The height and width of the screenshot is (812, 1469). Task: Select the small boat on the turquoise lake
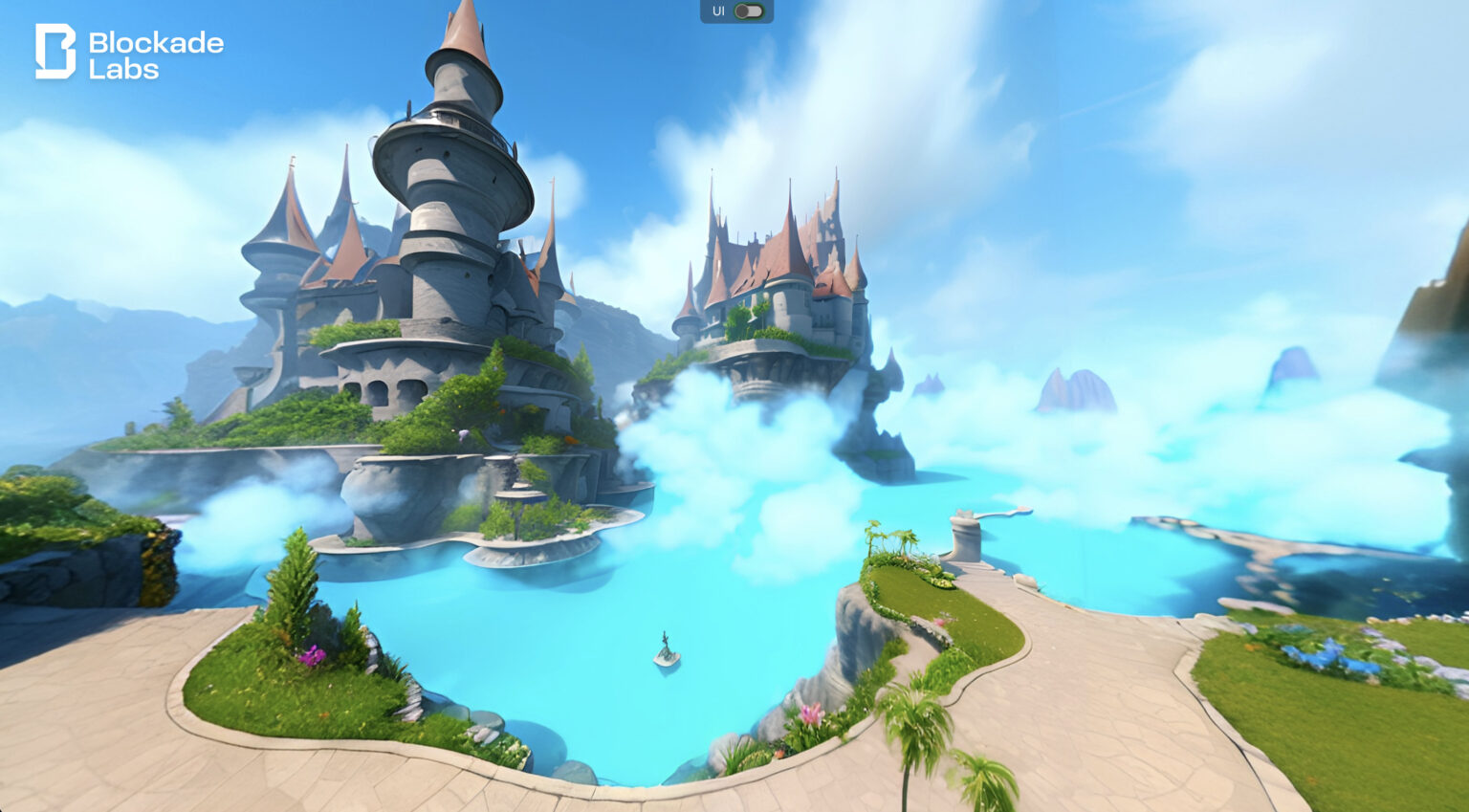(x=666, y=651)
